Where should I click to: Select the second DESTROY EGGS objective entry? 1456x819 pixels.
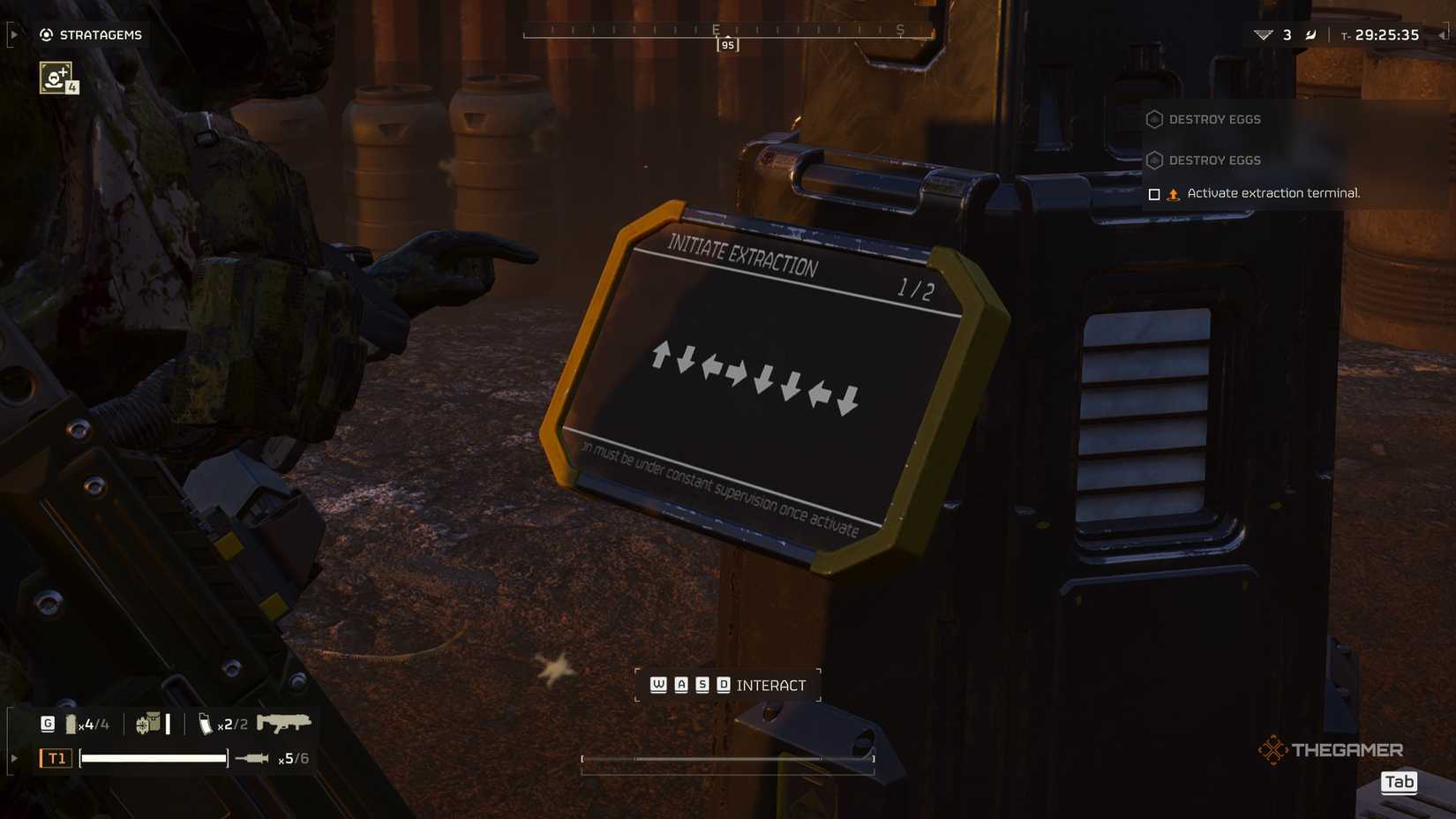coord(1213,160)
